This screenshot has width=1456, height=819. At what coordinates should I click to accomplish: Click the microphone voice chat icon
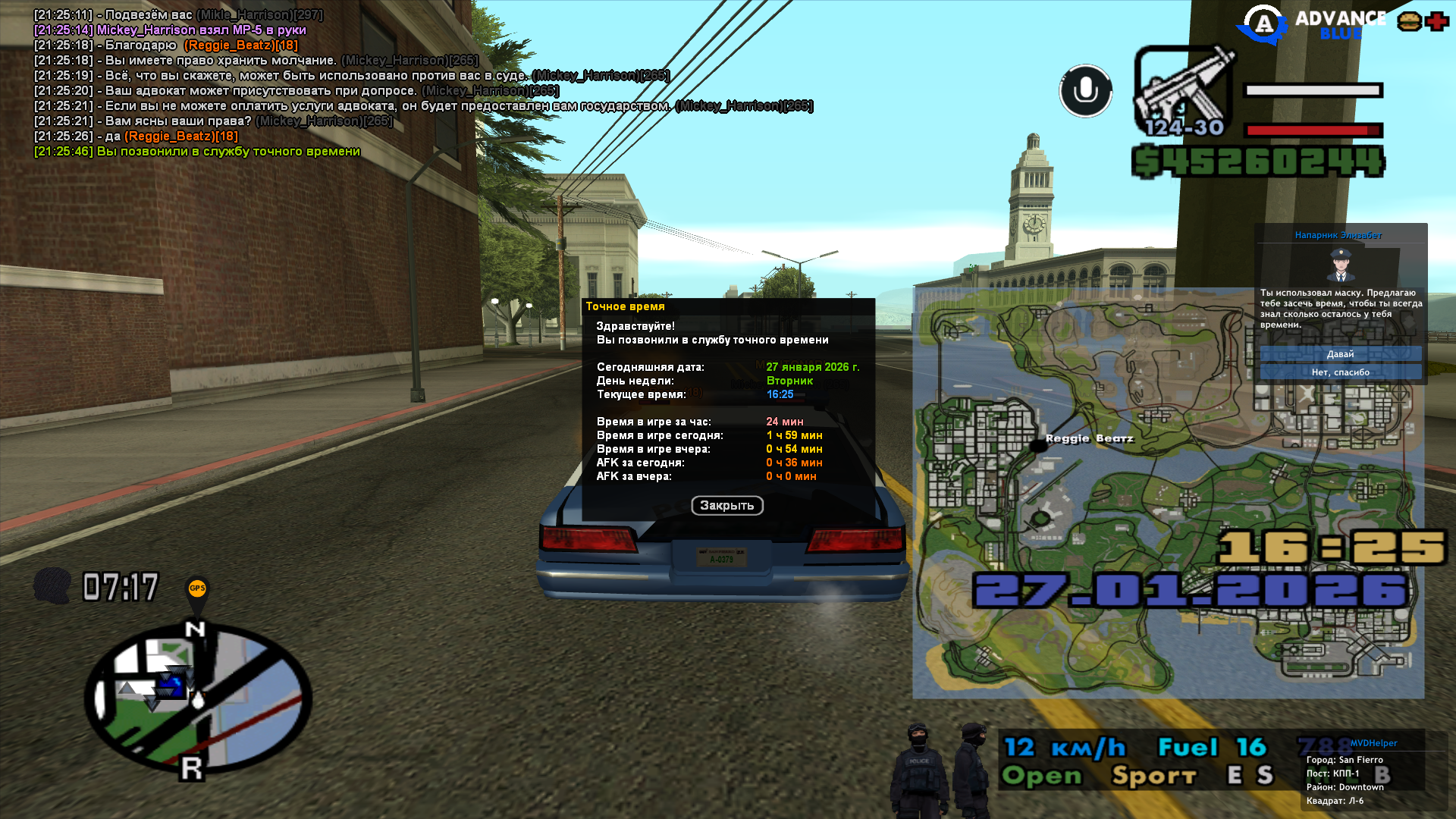click(1085, 91)
